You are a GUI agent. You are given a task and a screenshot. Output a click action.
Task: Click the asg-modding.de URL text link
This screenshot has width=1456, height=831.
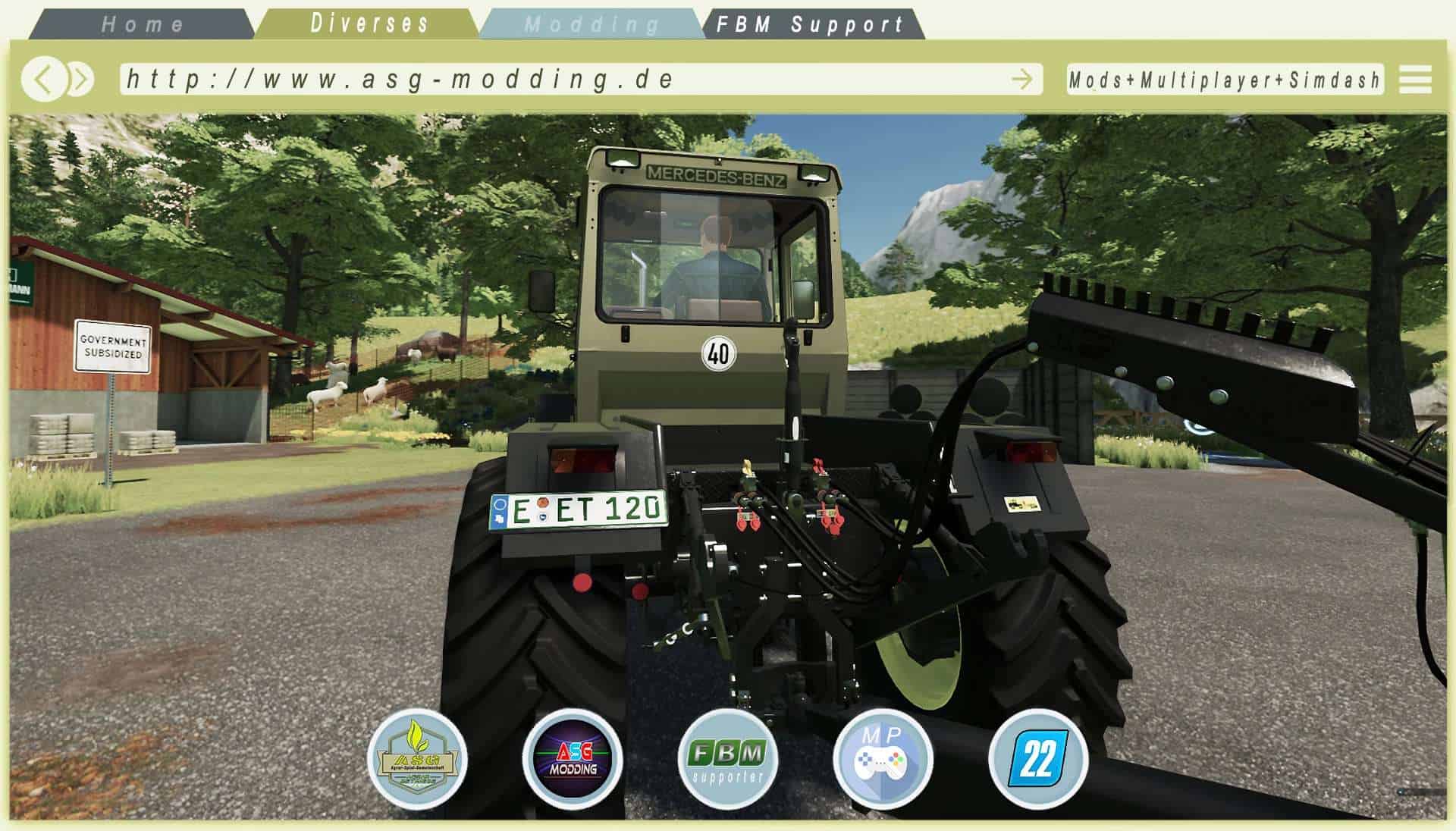coord(402,77)
